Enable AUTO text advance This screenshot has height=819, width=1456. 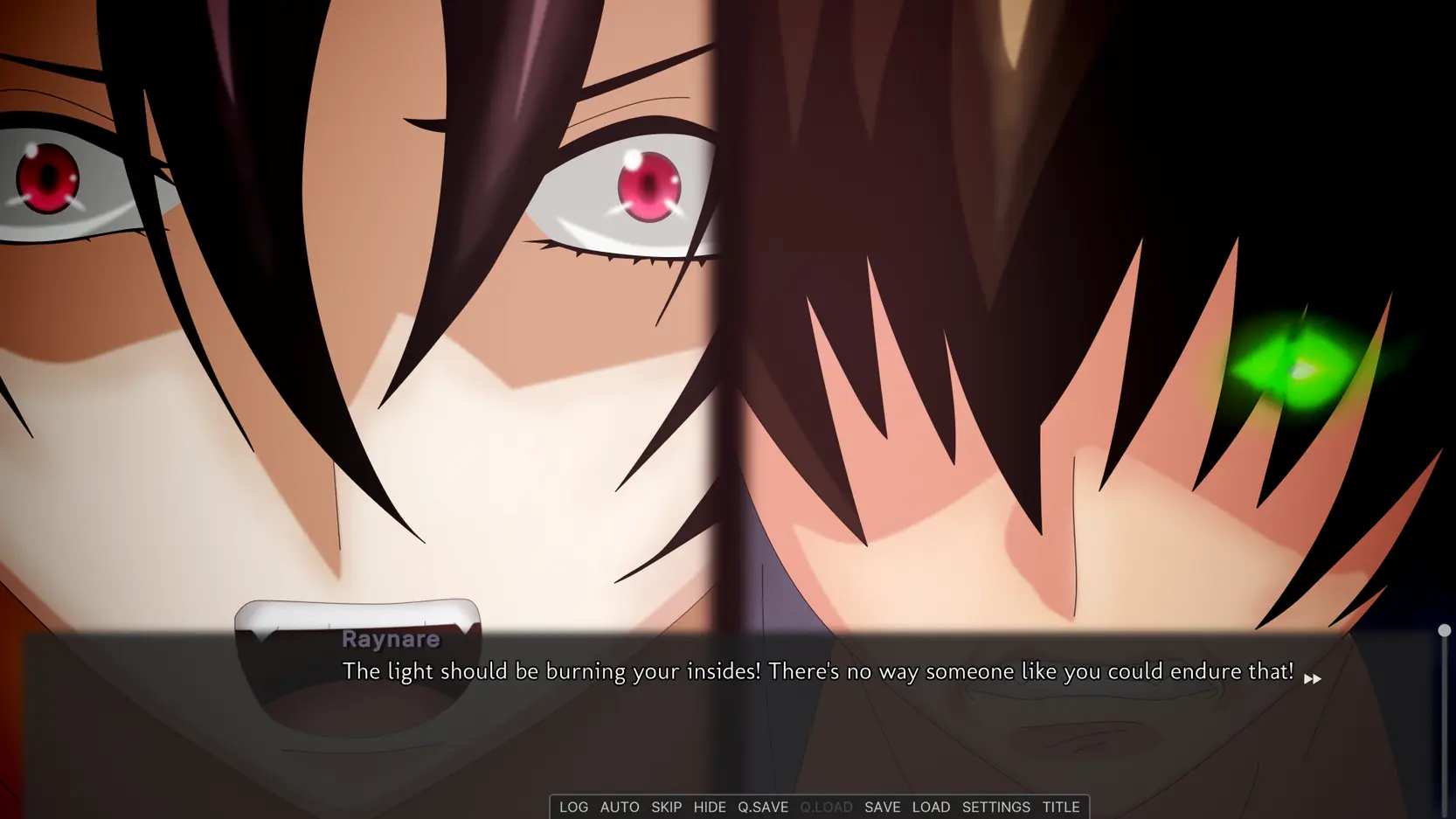pyautogui.click(x=620, y=807)
